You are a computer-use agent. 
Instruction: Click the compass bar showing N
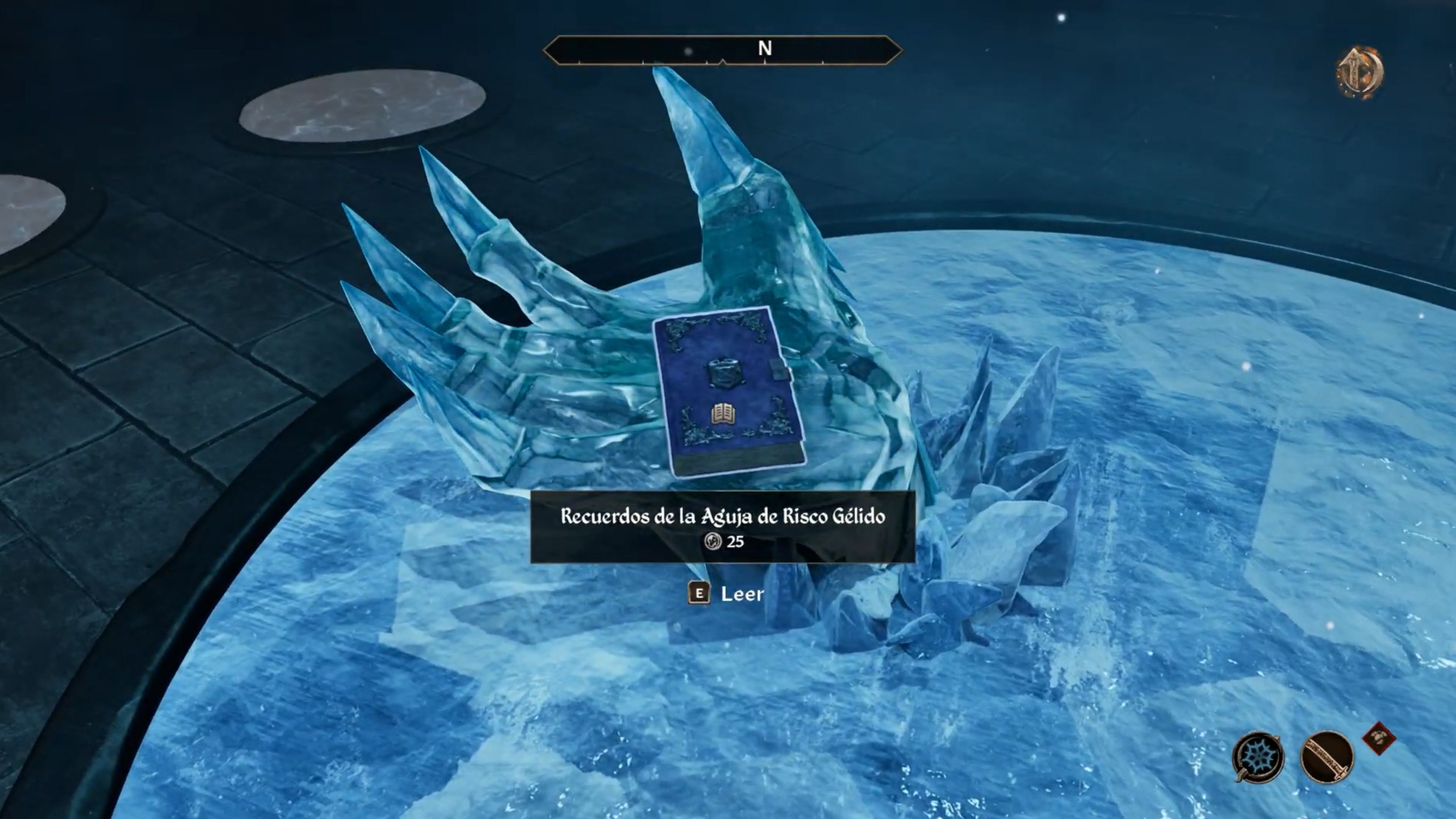(x=722, y=50)
